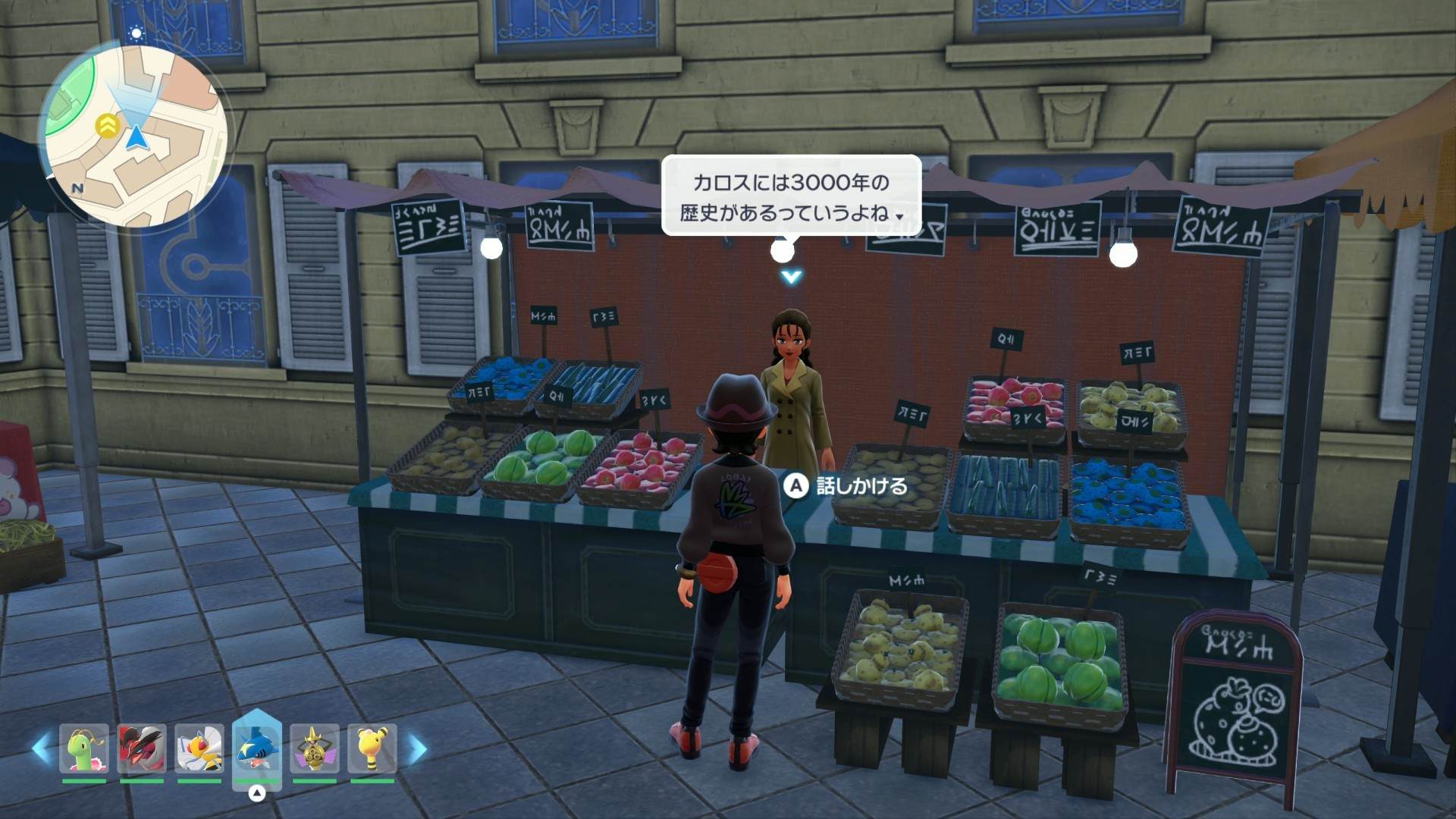The height and width of the screenshot is (819, 1456).
Task: Click the right arrow beside the party bar
Action: pyautogui.click(x=418, y=749)
